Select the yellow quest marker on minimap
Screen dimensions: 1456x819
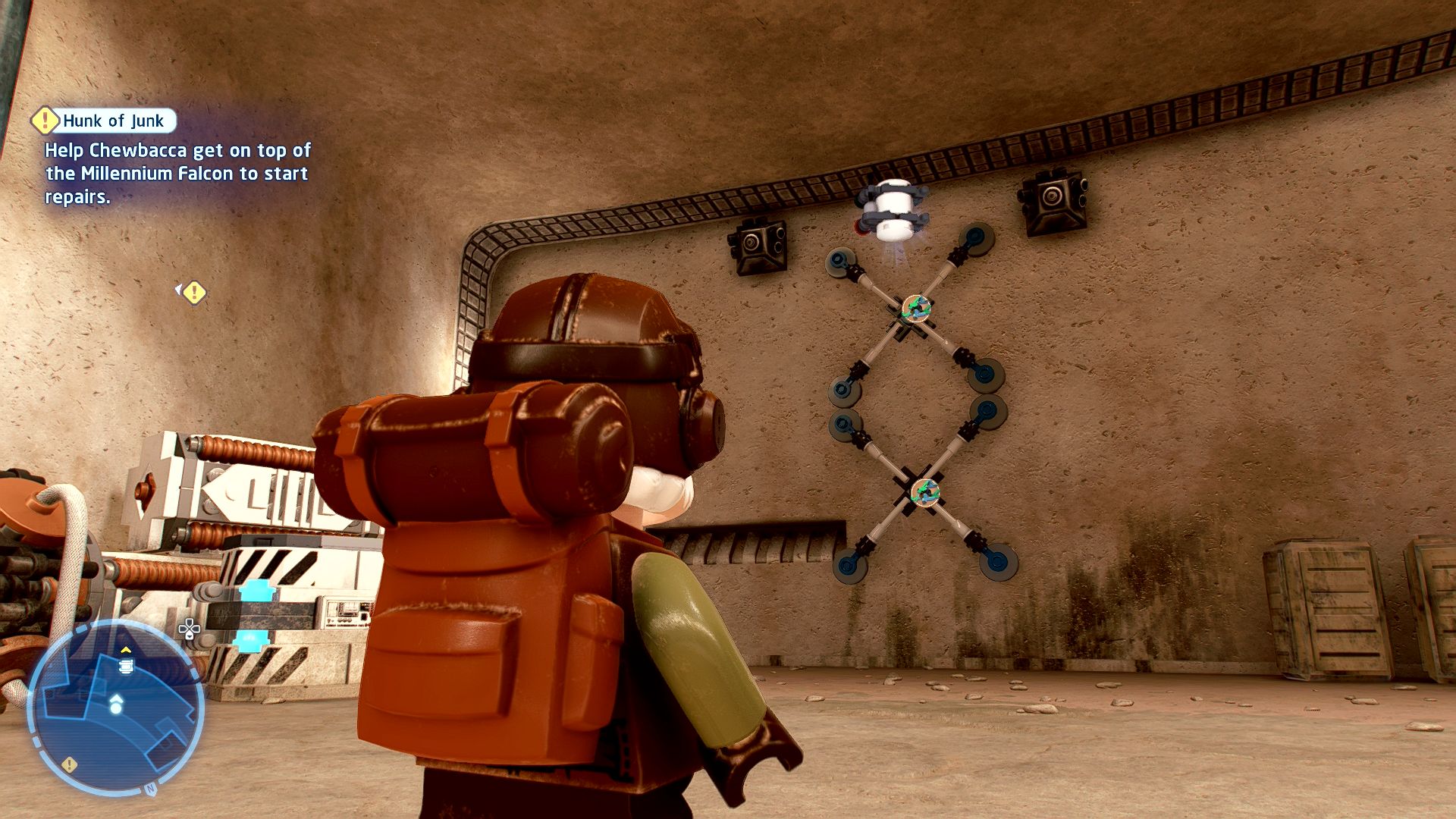tap(70, 764)
